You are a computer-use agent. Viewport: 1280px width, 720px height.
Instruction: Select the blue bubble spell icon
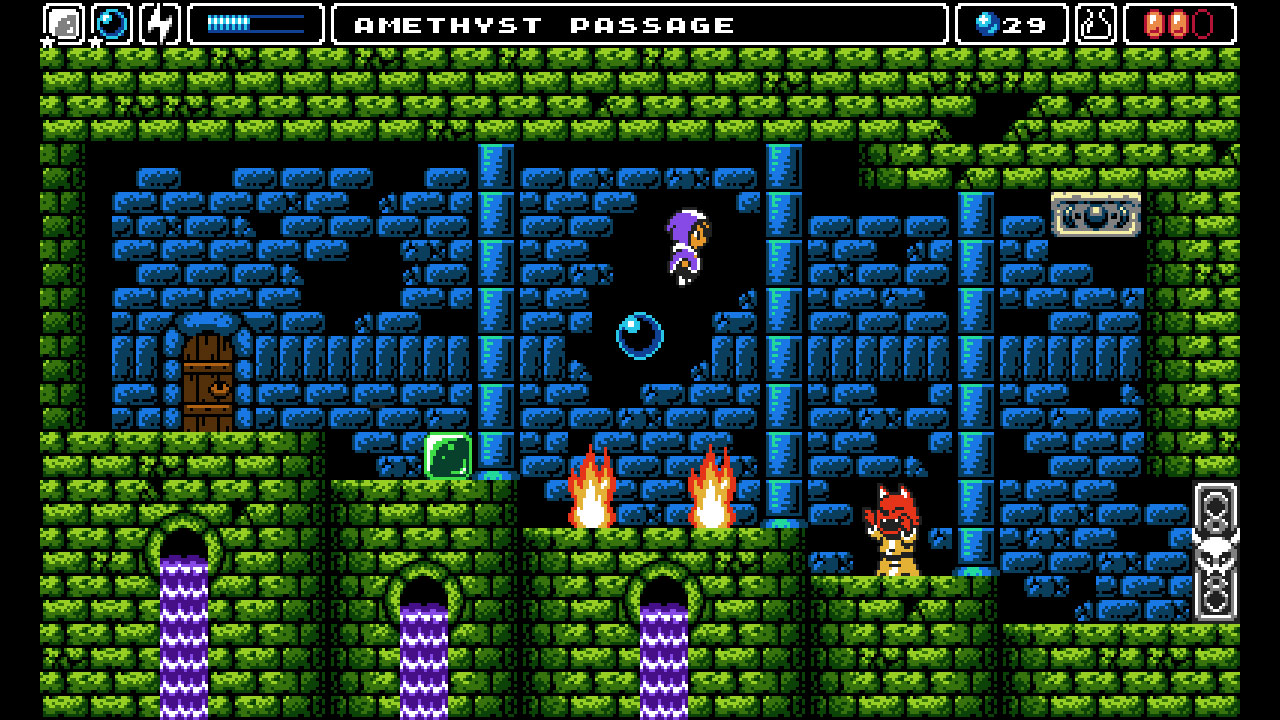point(110,22)
